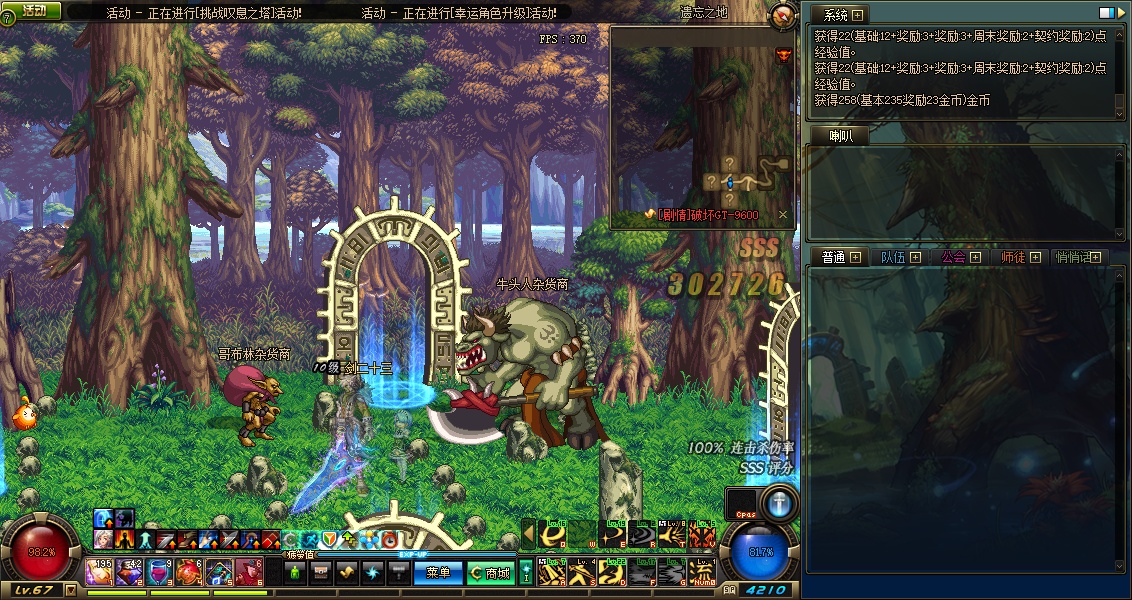Select the 喇叭 megaphone tab
The width and height of the screenshot is (1132, 600).
841,137
